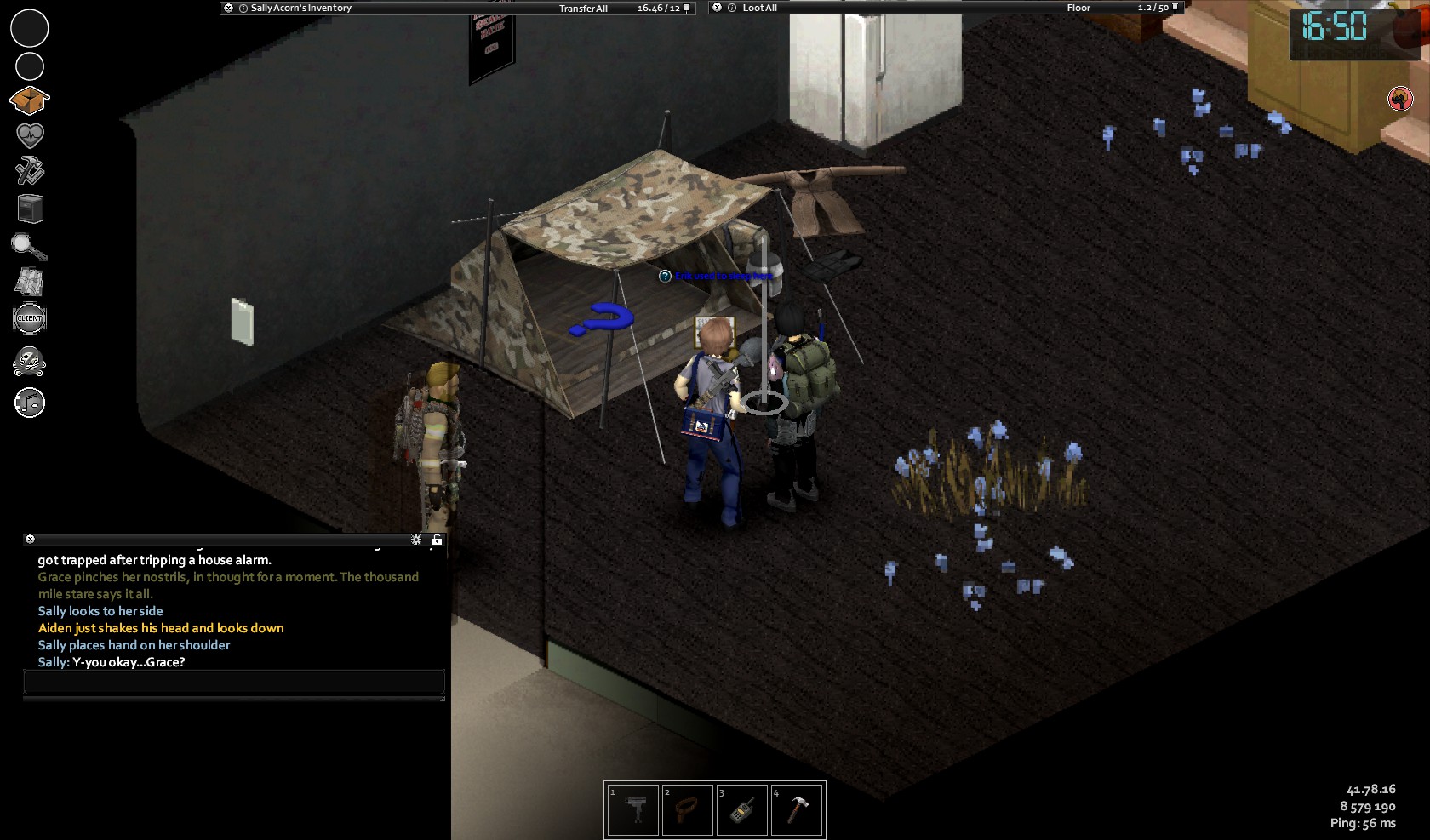Select the walkie talkie hotbar slot
Screen dimensions: 1430x840
click(x=741, y=810)
